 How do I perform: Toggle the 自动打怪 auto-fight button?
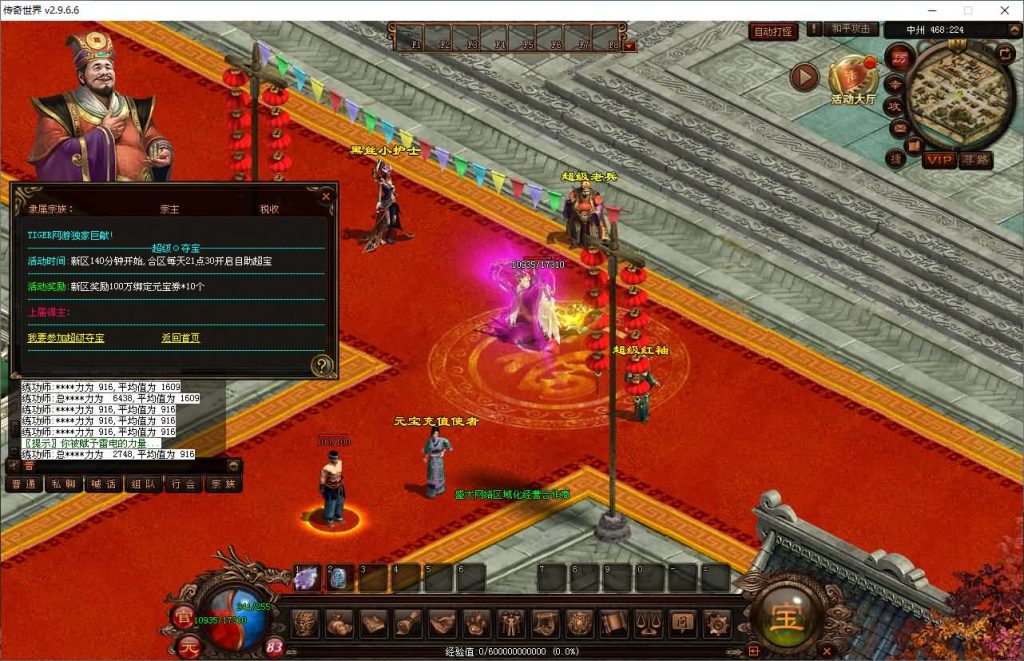point(773,31)
